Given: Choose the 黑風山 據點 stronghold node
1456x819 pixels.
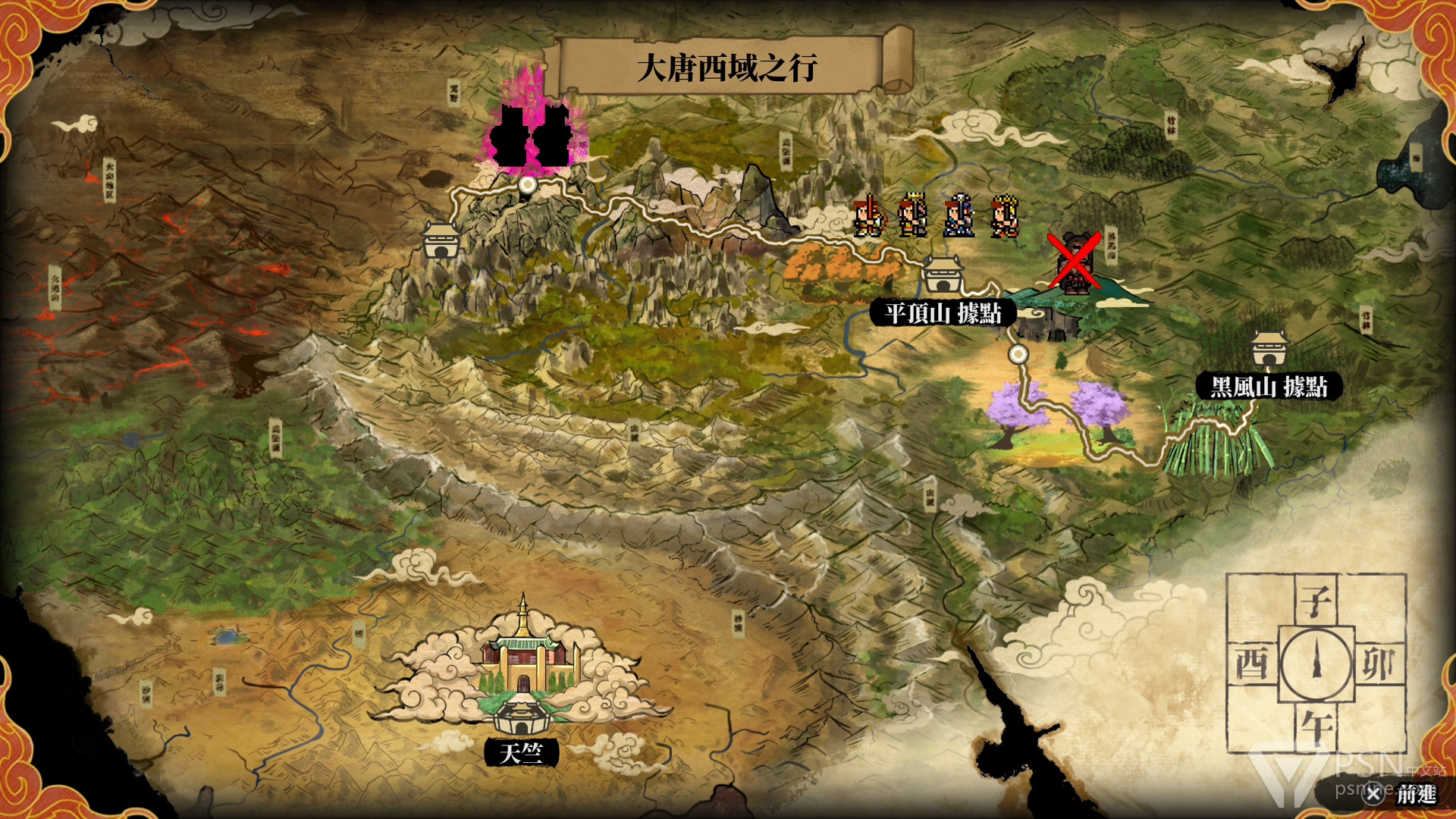Looking at the screenshot, I should [x=1268, y=349].
